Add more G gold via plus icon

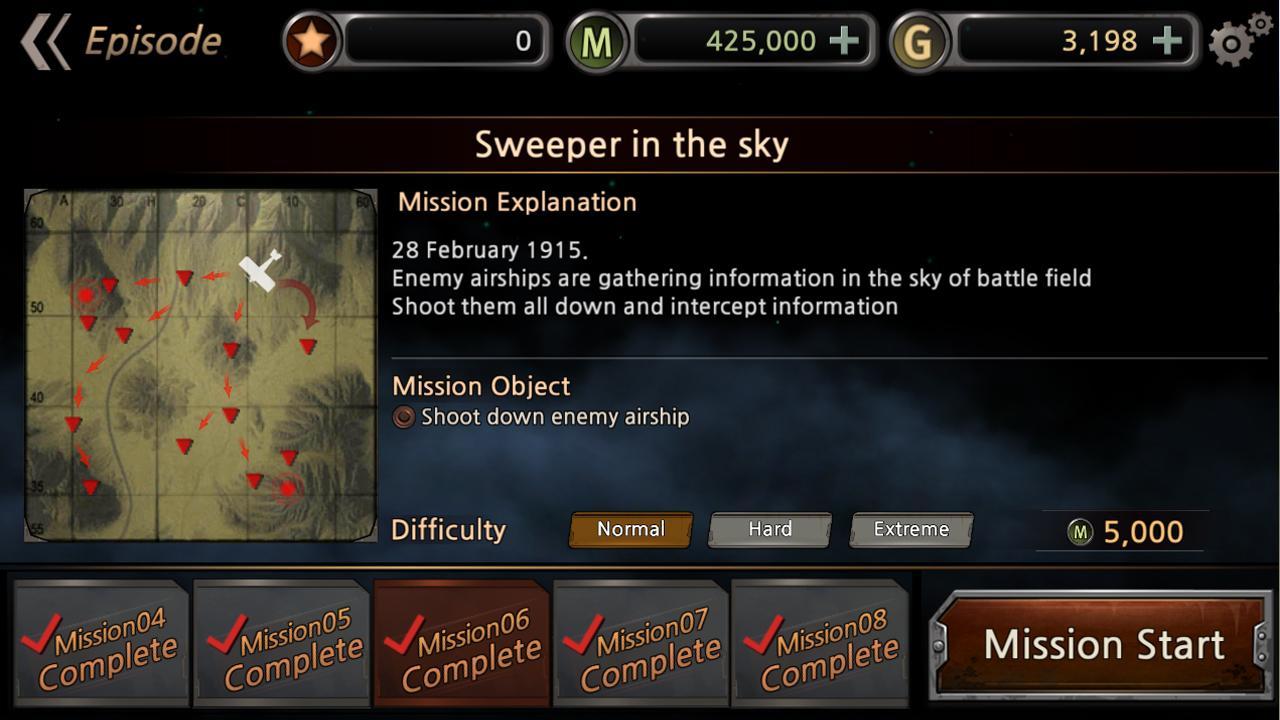click(x=1166, y=41)
